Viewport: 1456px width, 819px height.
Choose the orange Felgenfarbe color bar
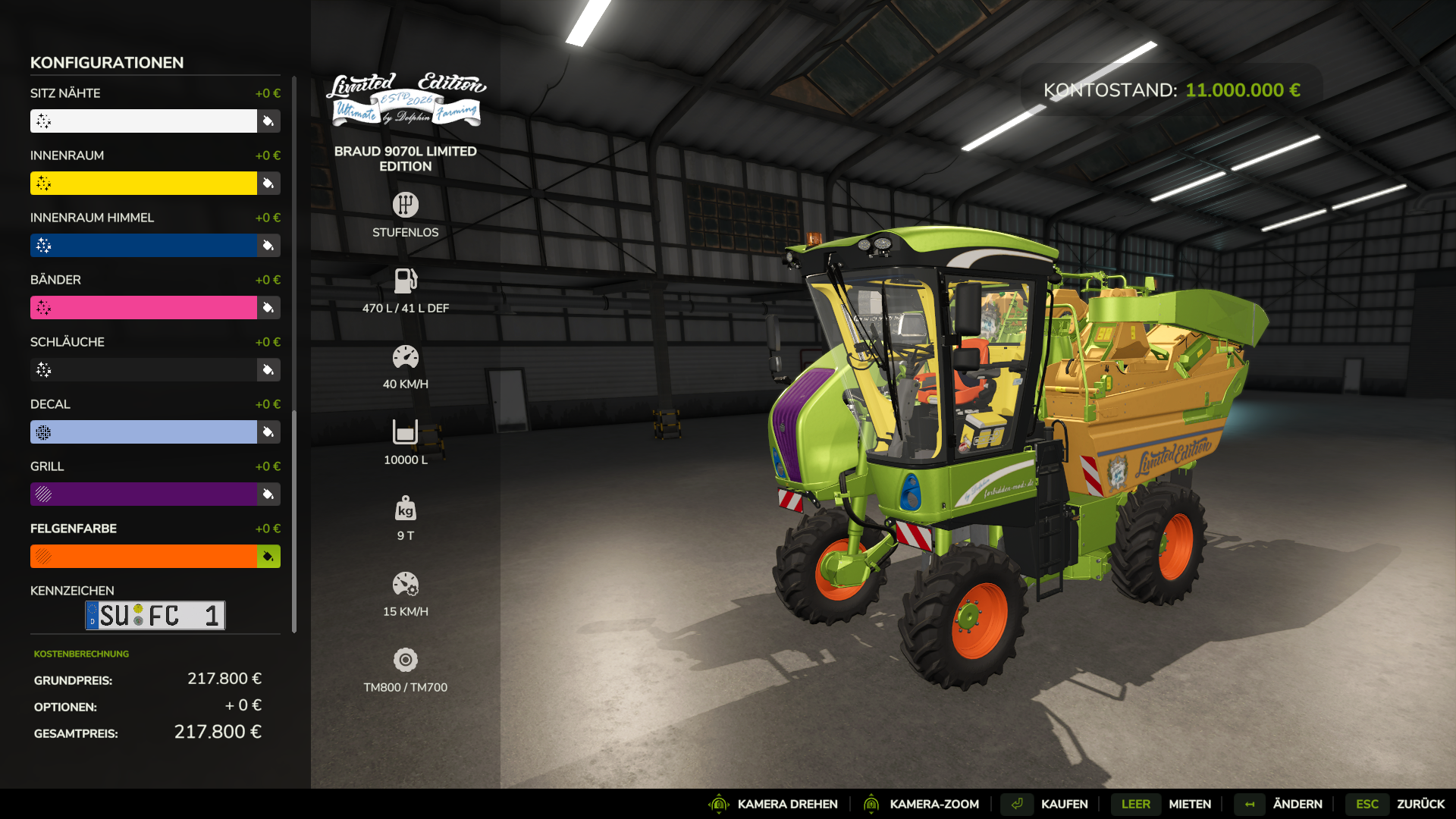coord(144,557)
